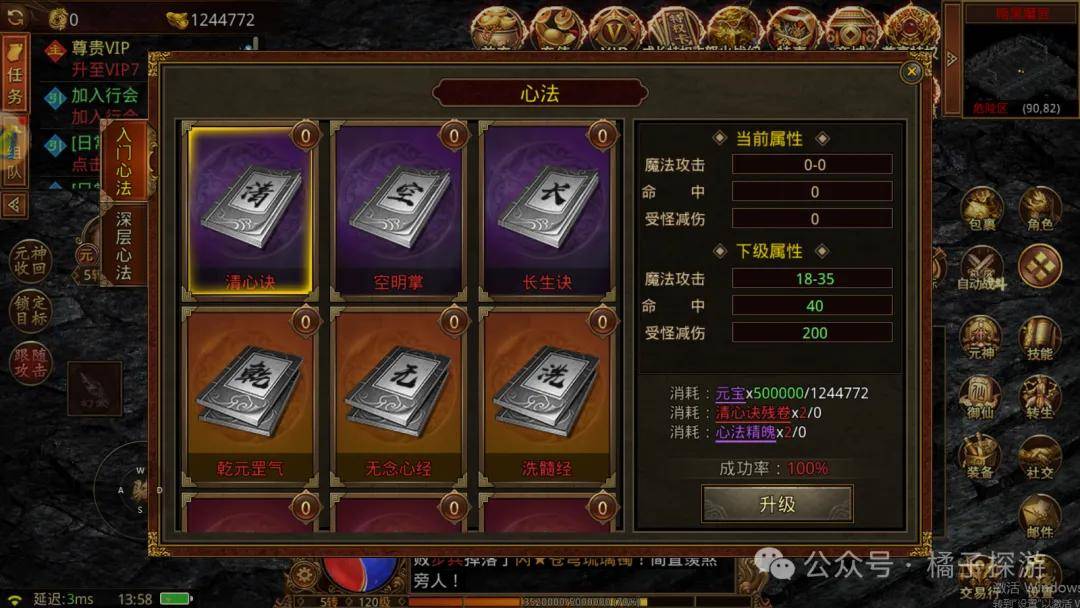1080x608 pixels.
Task: Click the 升级 upgrade button
Action: tap(777, 504)
